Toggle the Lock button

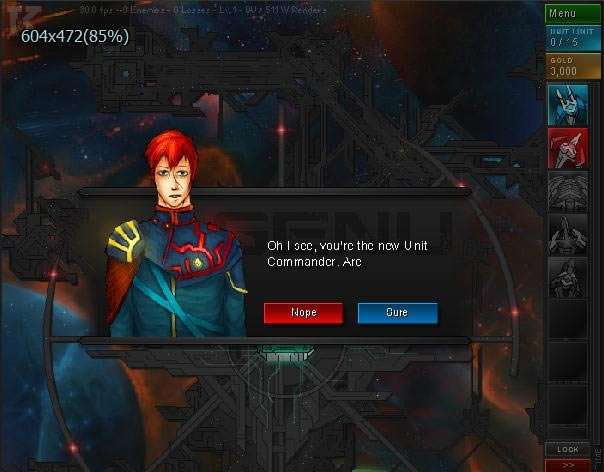[568, 450]
